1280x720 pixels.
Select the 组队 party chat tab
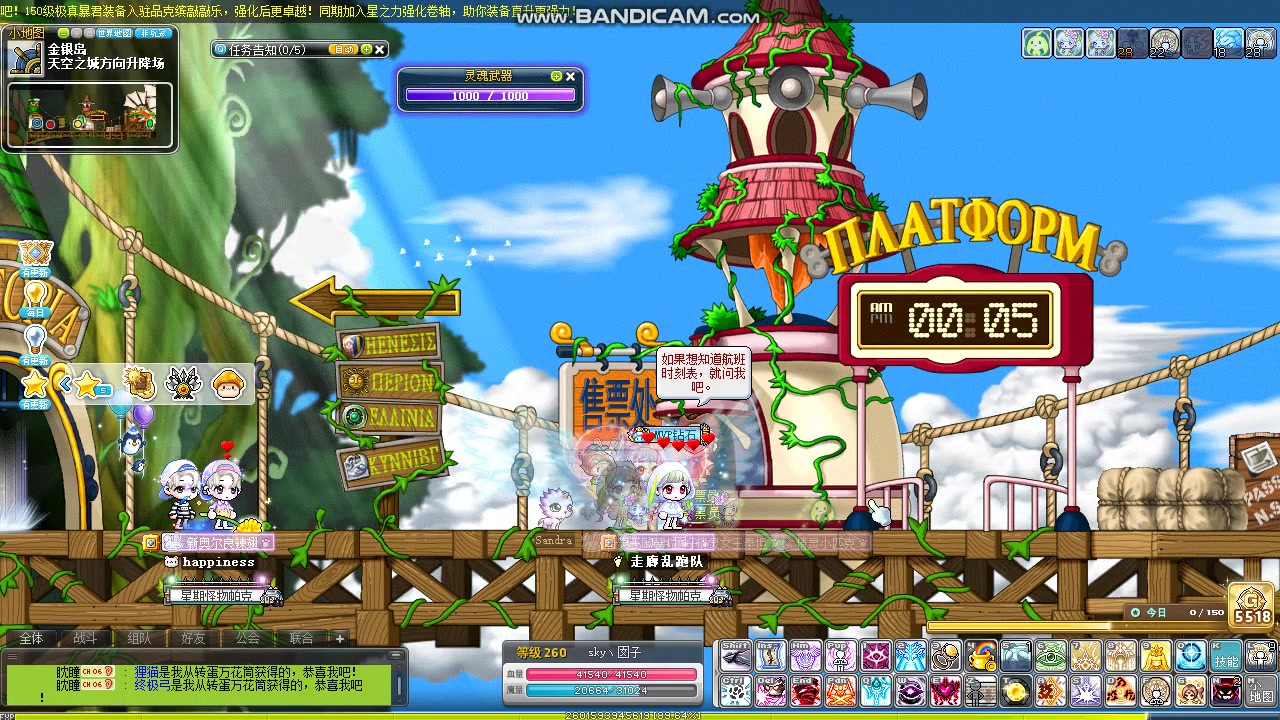point(139,638)
